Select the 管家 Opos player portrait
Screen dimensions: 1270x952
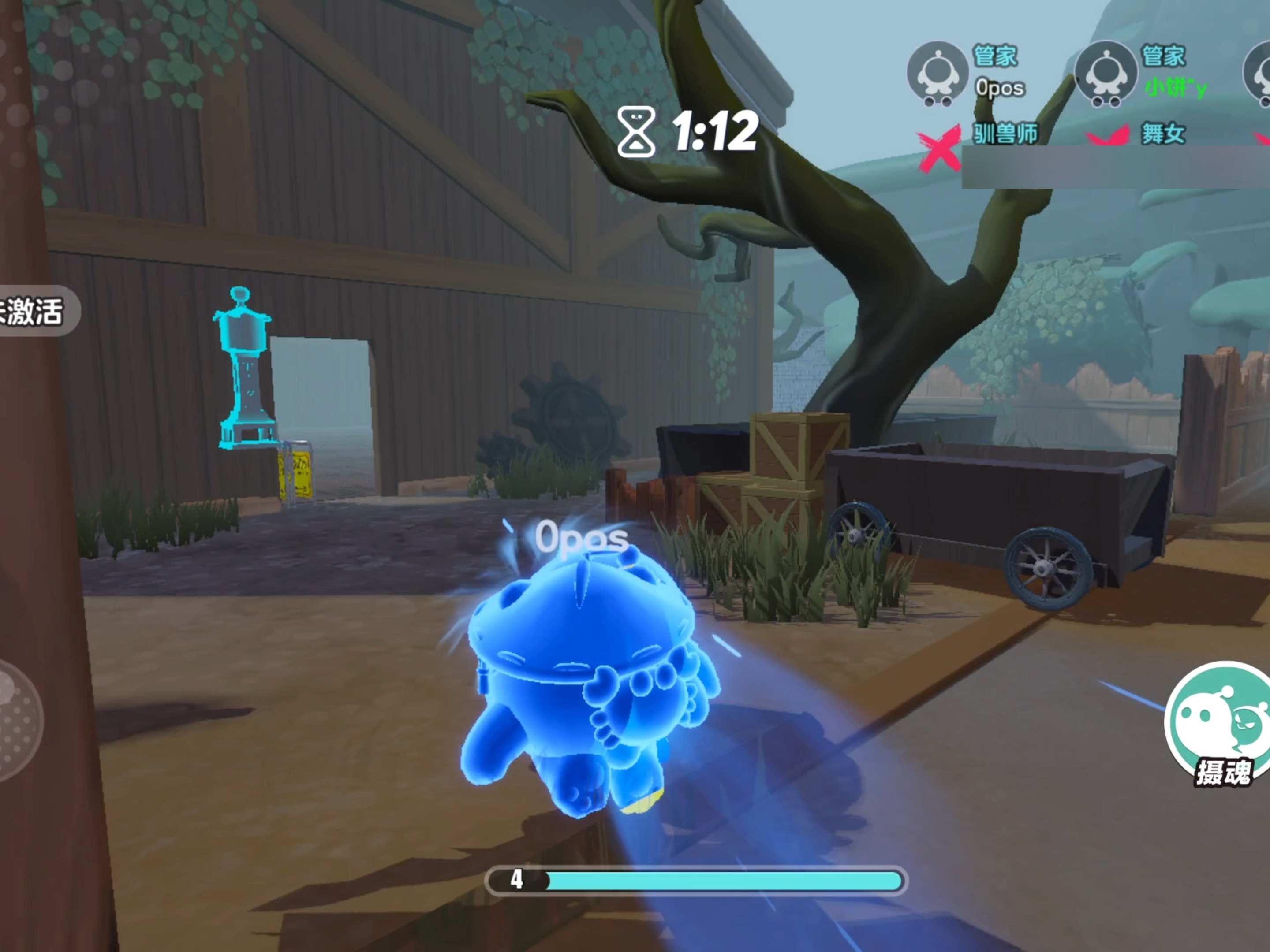click(x=938, y=74)
